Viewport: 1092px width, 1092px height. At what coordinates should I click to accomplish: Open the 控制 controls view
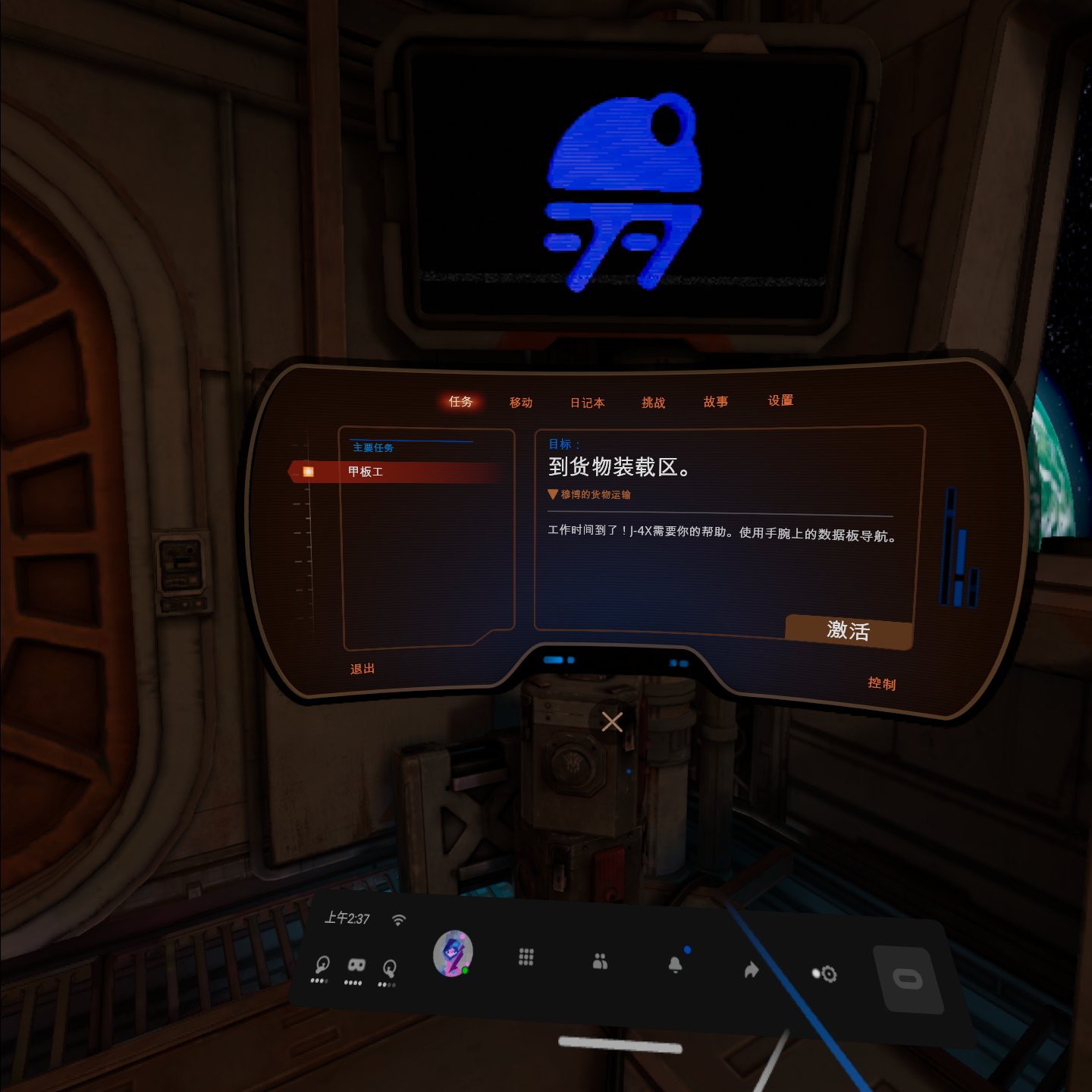882,683
